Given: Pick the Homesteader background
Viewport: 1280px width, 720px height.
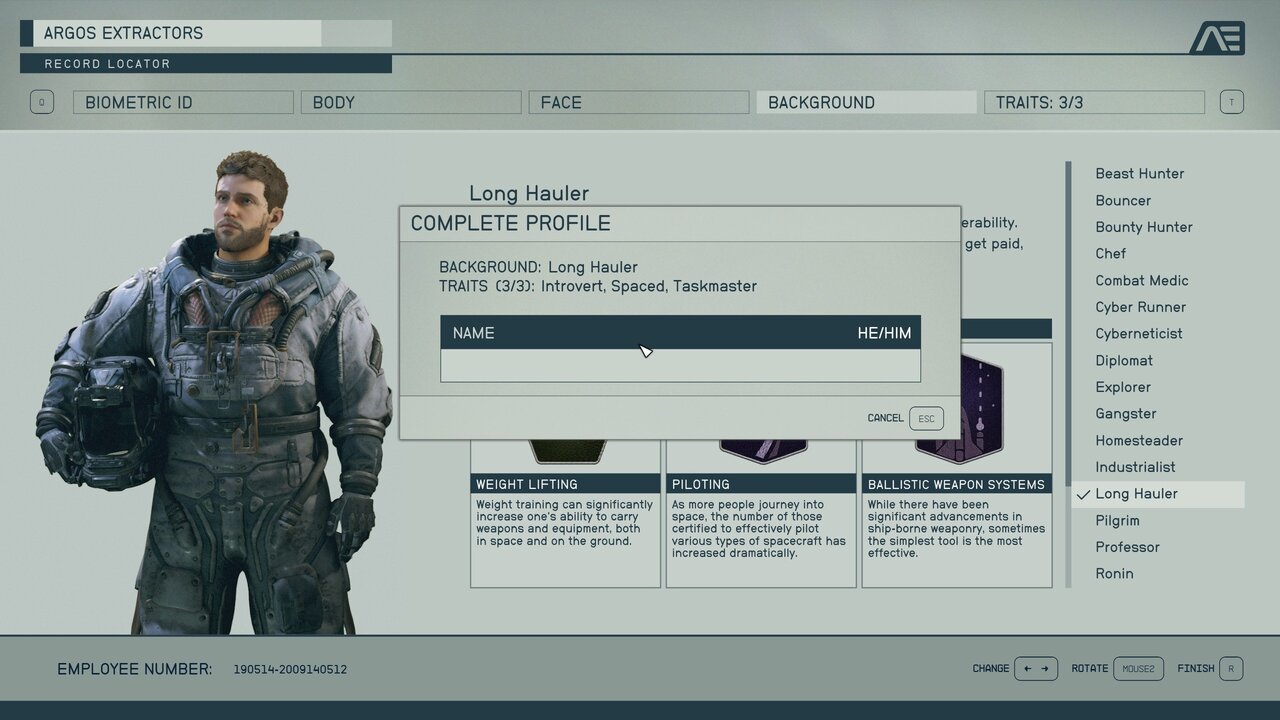Looking at the screenshot, I should pos(1138,441).
